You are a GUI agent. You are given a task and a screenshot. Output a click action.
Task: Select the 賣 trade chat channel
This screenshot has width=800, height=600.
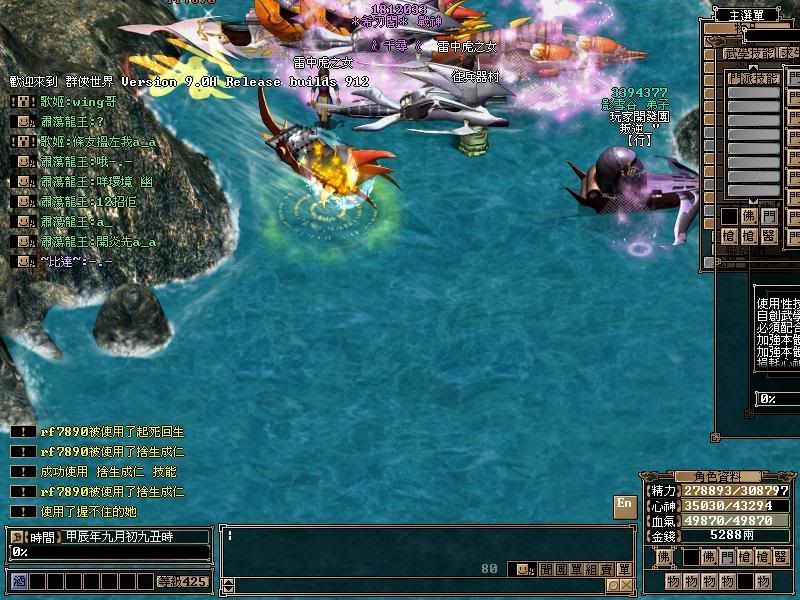(608, 569)
